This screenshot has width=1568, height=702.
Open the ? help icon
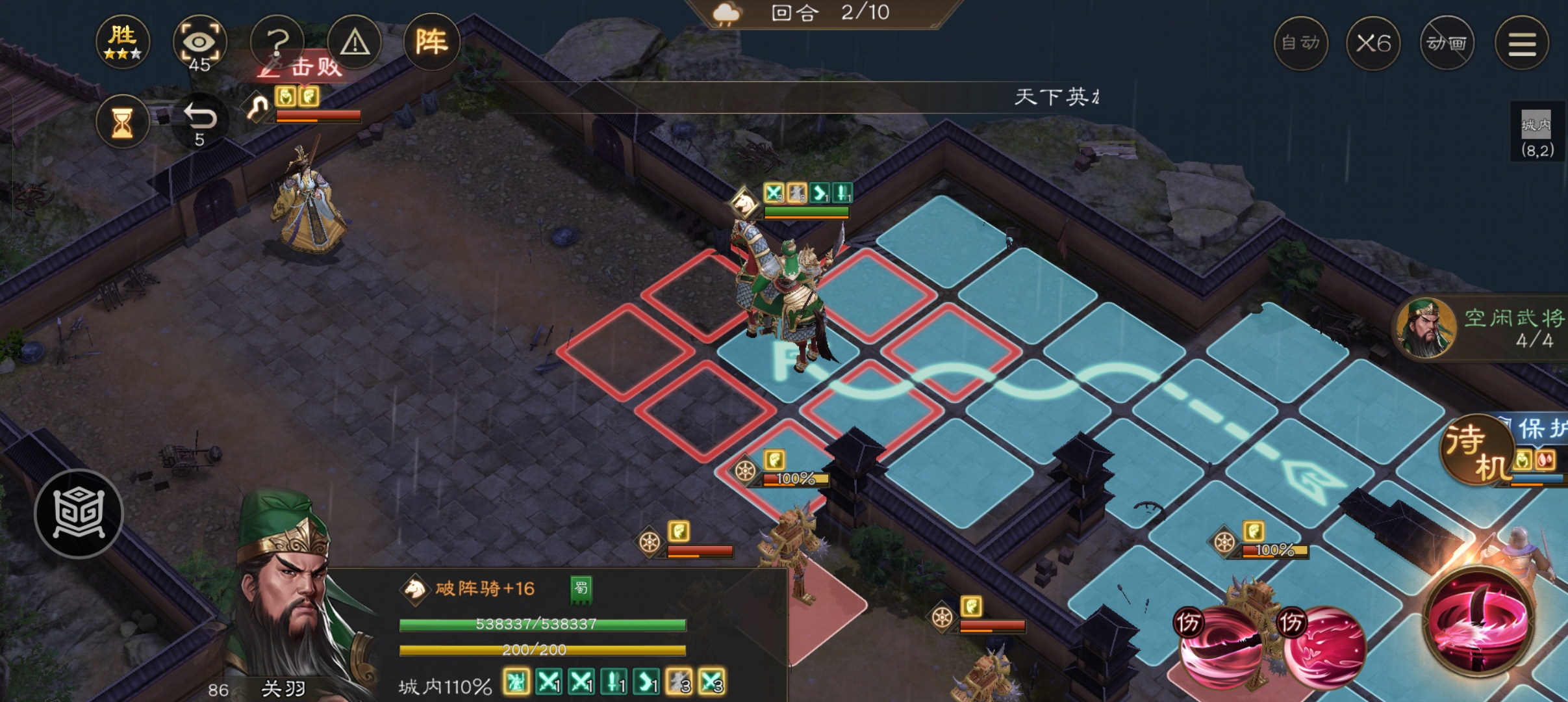click(x=278, y=41)
